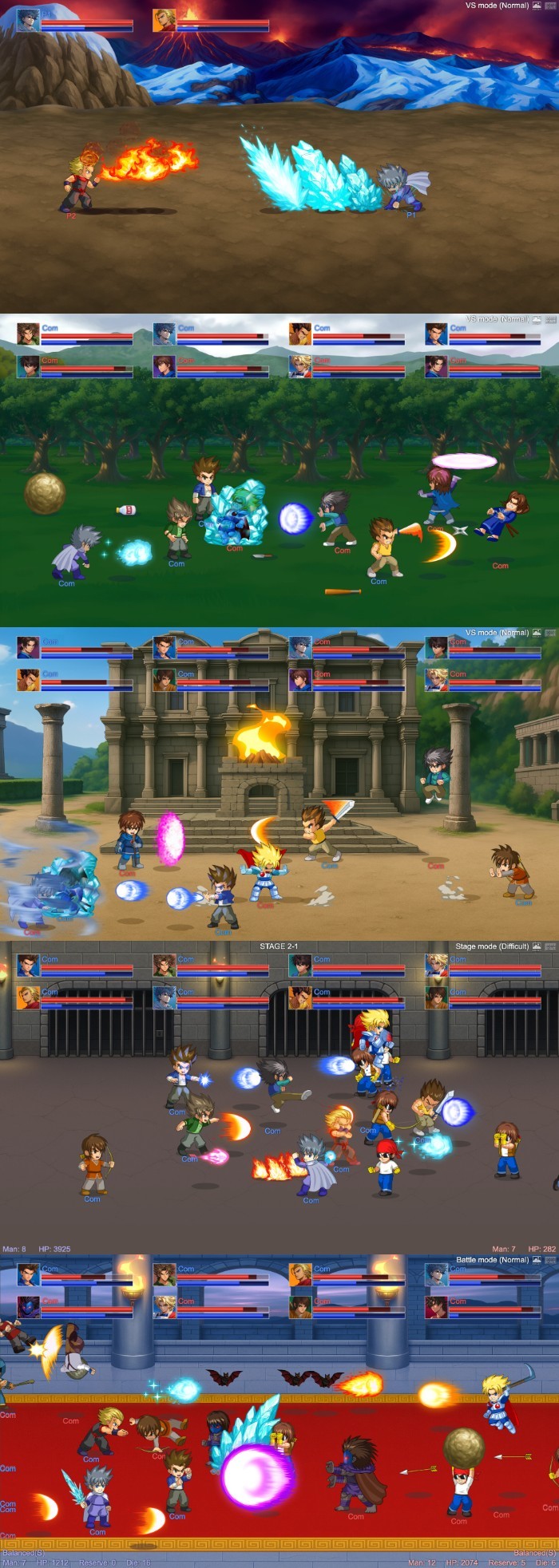Screen dimensions: 559x1568
Task: Click the picture icon in the volcano stage HUD
Action: coord(537,6)
